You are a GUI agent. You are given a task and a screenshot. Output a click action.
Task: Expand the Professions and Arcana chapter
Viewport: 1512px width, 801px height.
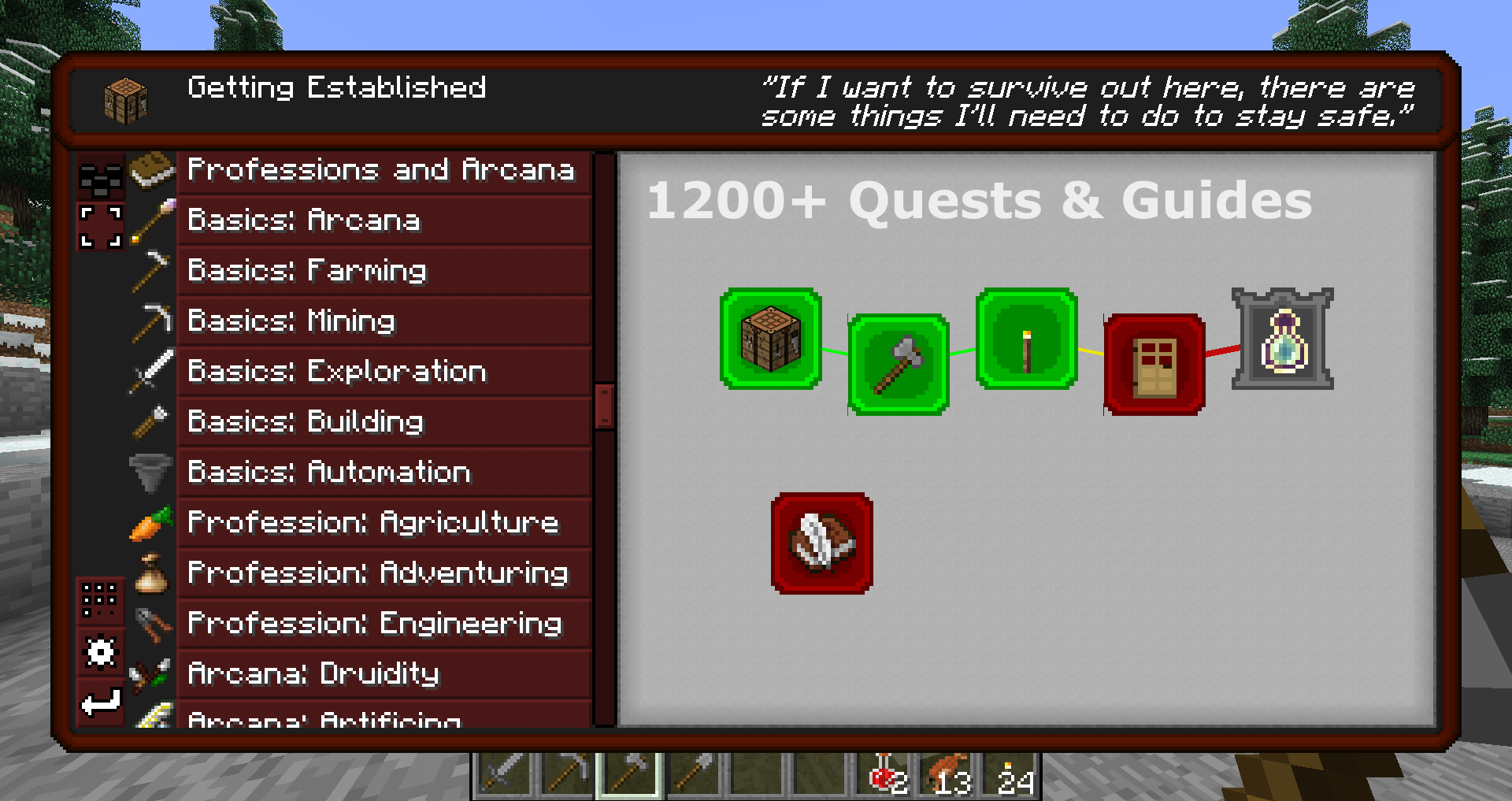tap(381, 169)
